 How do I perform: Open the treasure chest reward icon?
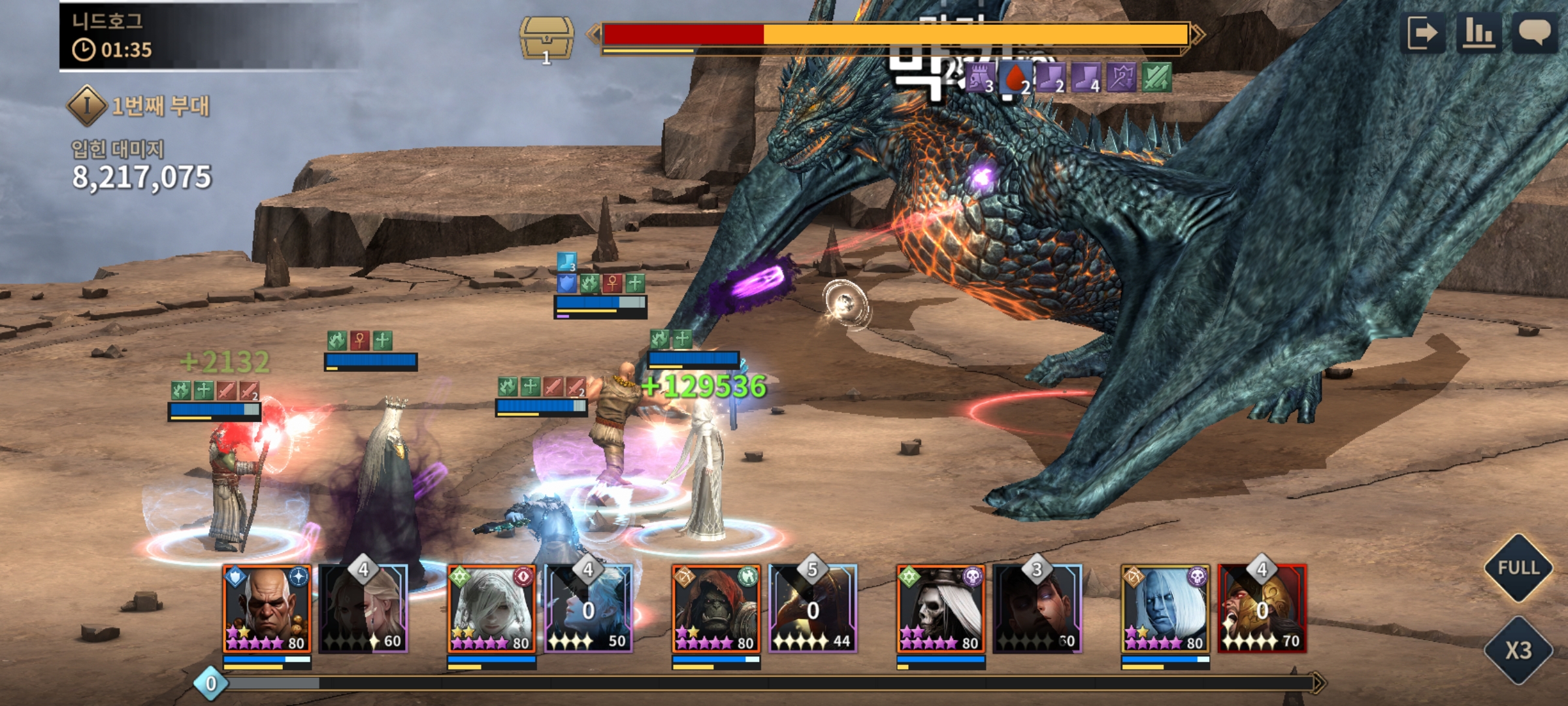click(547, 38)
